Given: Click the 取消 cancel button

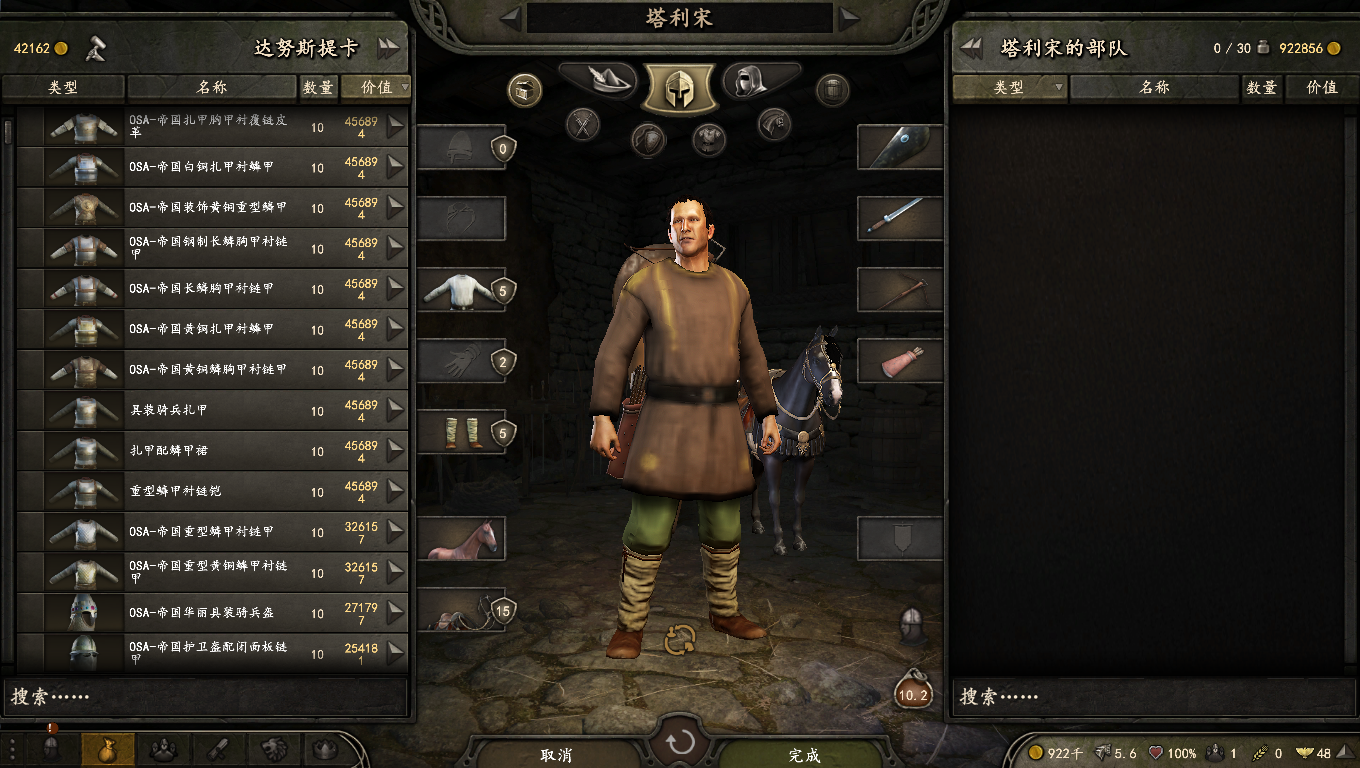Looking at the screenshot, I should pos(556,755).
